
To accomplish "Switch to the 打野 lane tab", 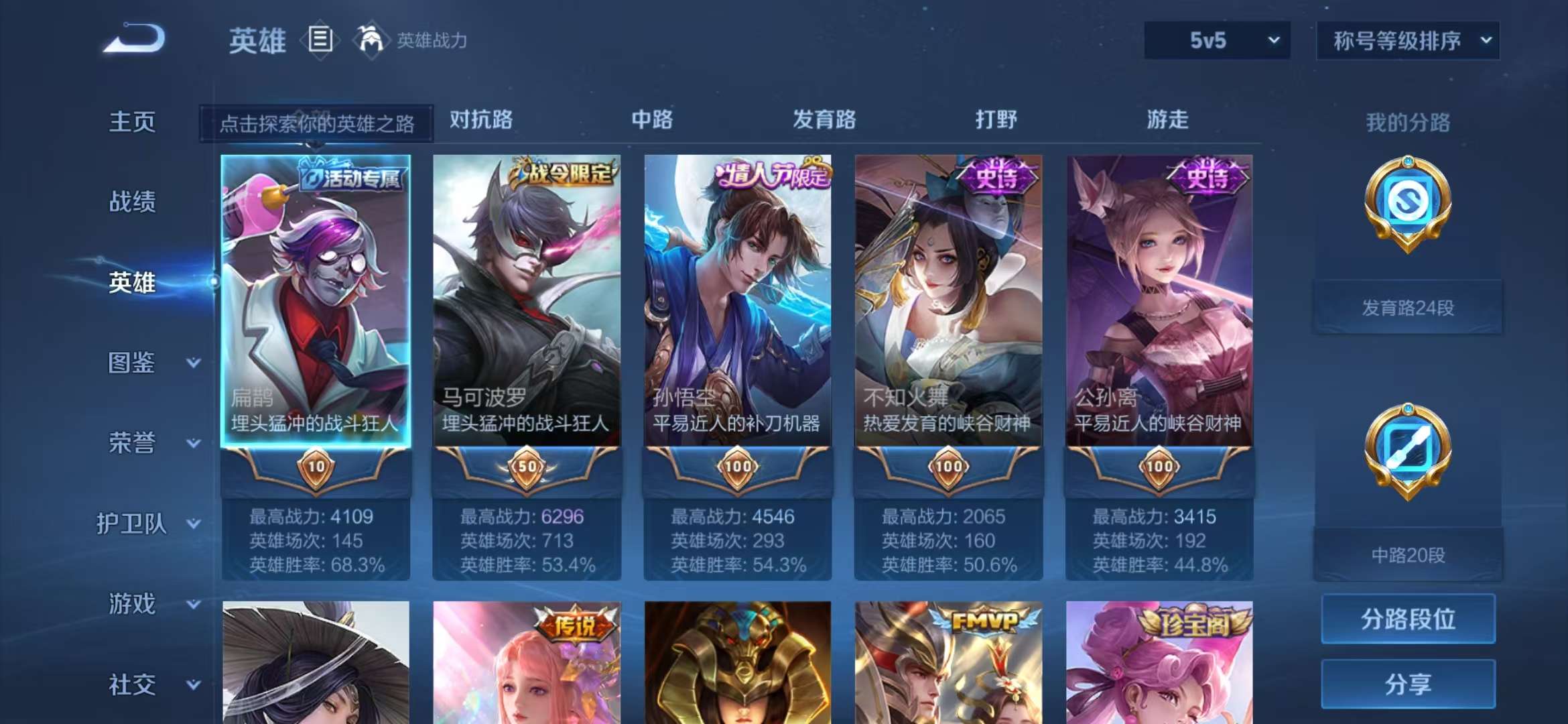I will (x=998, y=121).
